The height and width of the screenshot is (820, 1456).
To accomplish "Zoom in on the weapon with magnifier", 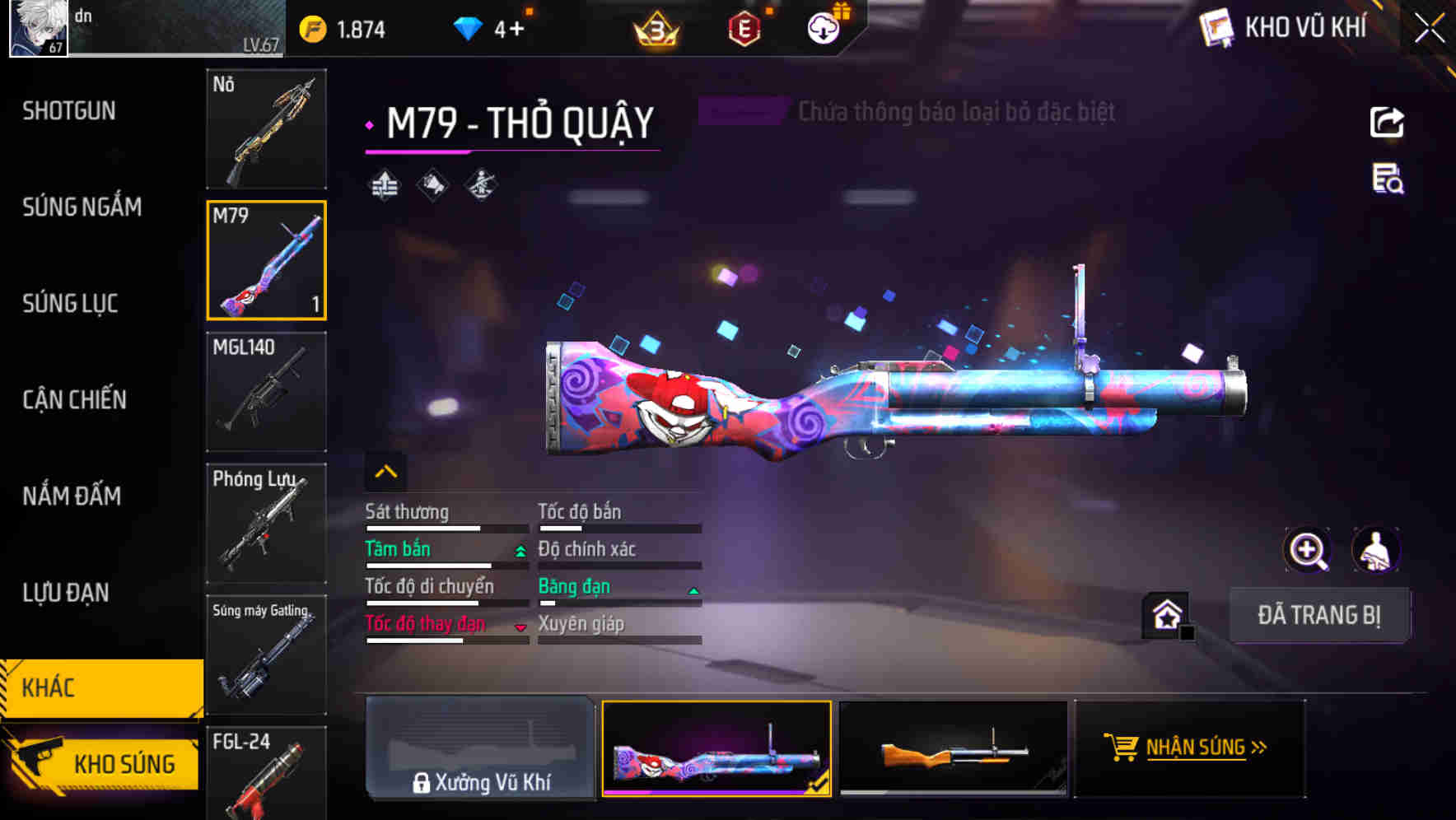I will click(1307, 550).
